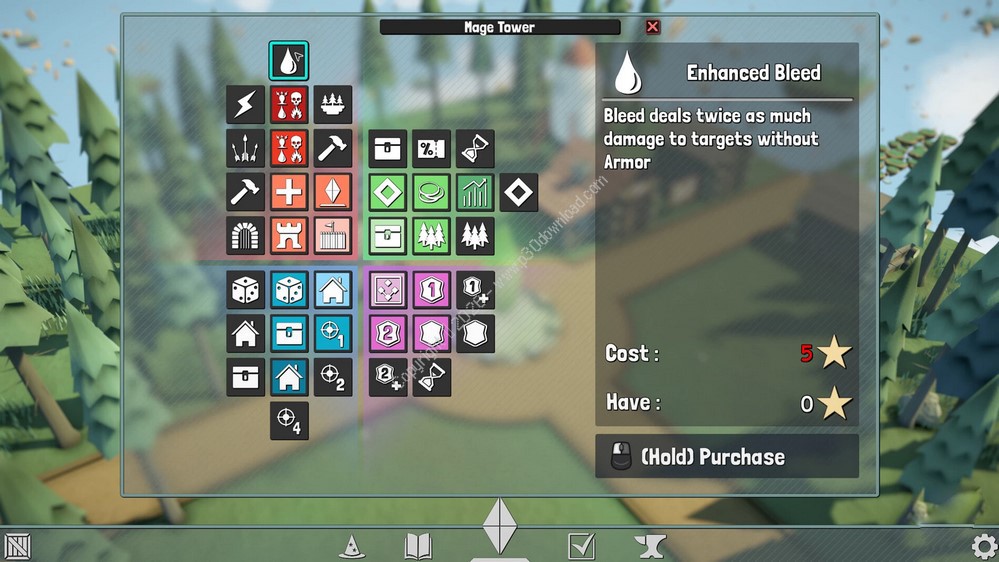Image resolution: width=999 pixels, height=562 pixels.
Task: Select the Enhanced Bleed droplet upgrade
Action: coord(289,61)
